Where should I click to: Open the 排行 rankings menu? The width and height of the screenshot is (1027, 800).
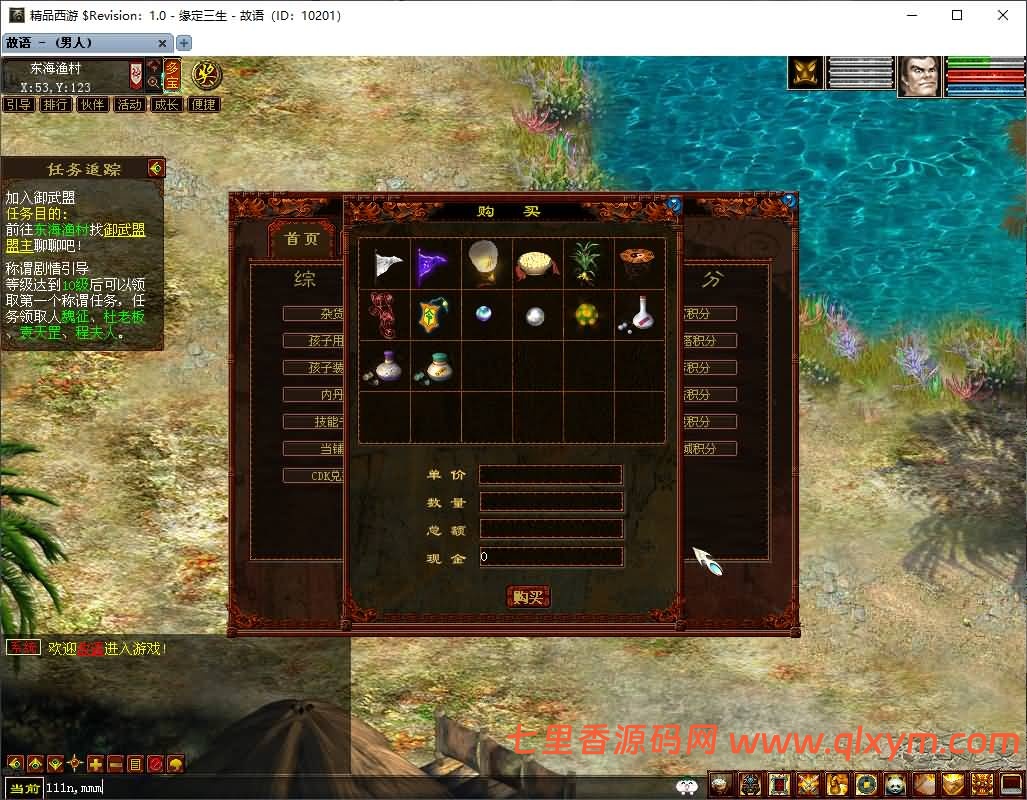[56, 104]
